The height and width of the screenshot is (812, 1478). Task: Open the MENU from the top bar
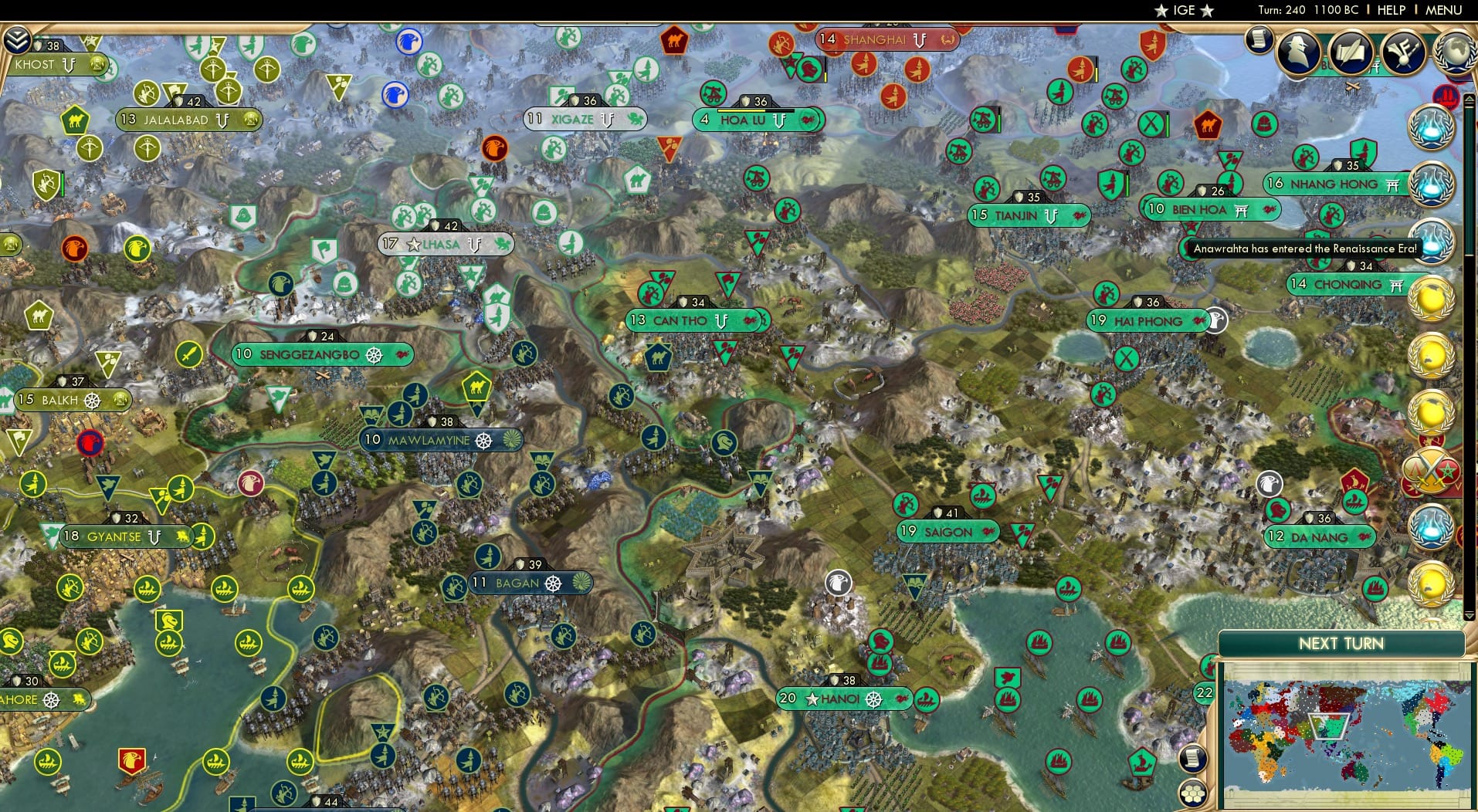[1443, 10]
